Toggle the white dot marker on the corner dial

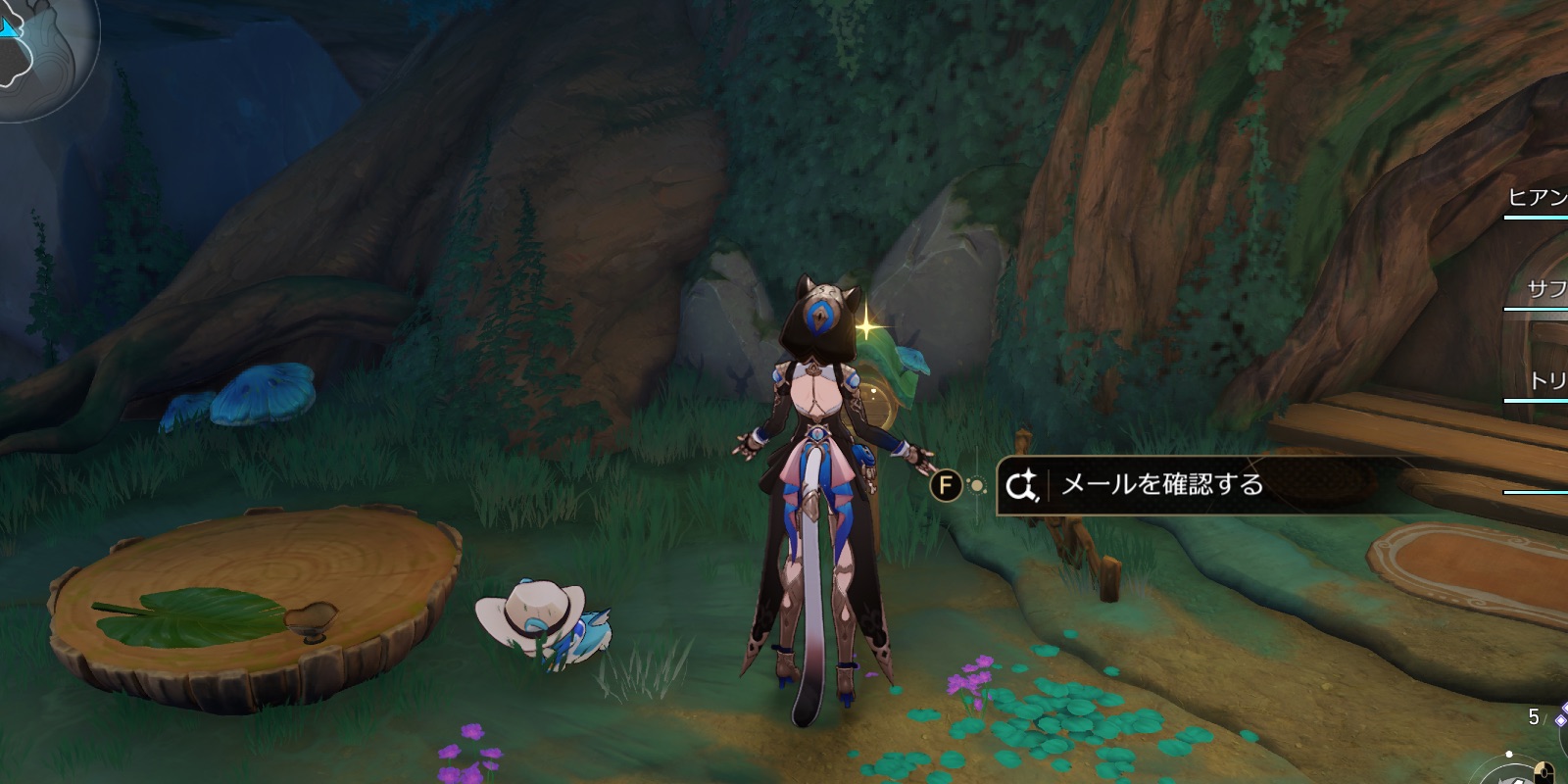1509,753
